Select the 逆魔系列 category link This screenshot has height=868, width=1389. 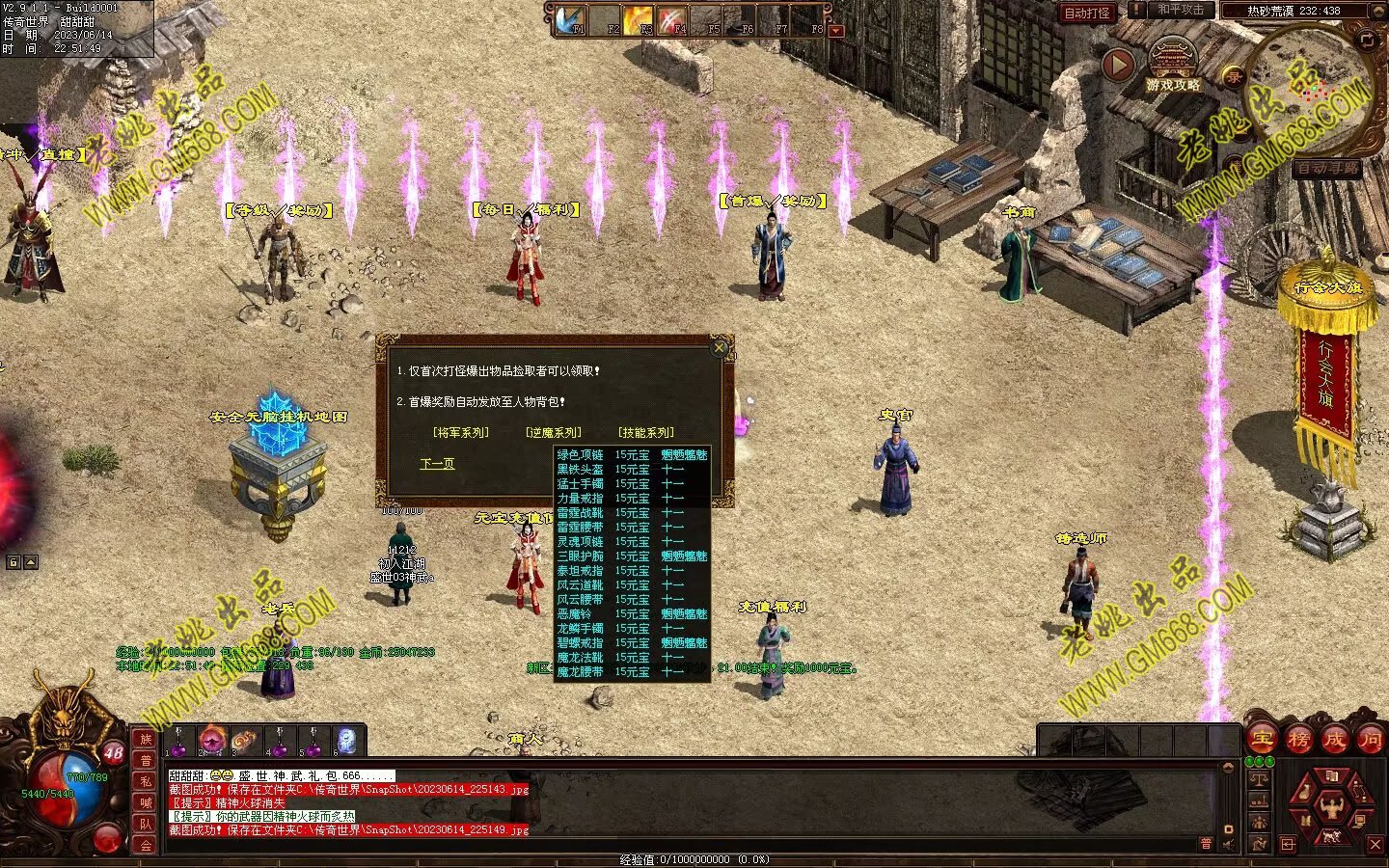tap(554, 433)
